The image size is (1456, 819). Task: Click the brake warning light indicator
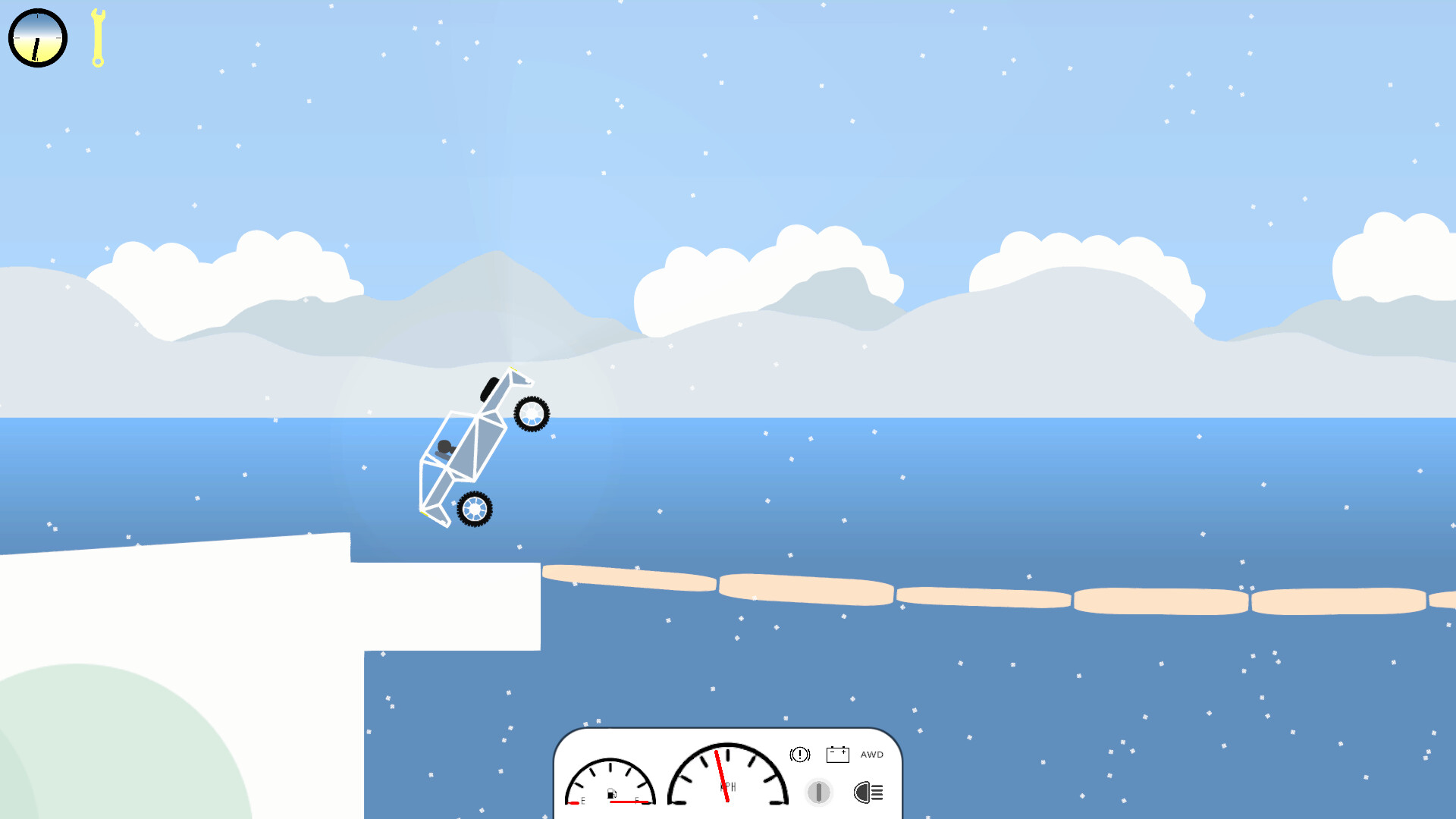pyautogui.click(x=799, y=754)
